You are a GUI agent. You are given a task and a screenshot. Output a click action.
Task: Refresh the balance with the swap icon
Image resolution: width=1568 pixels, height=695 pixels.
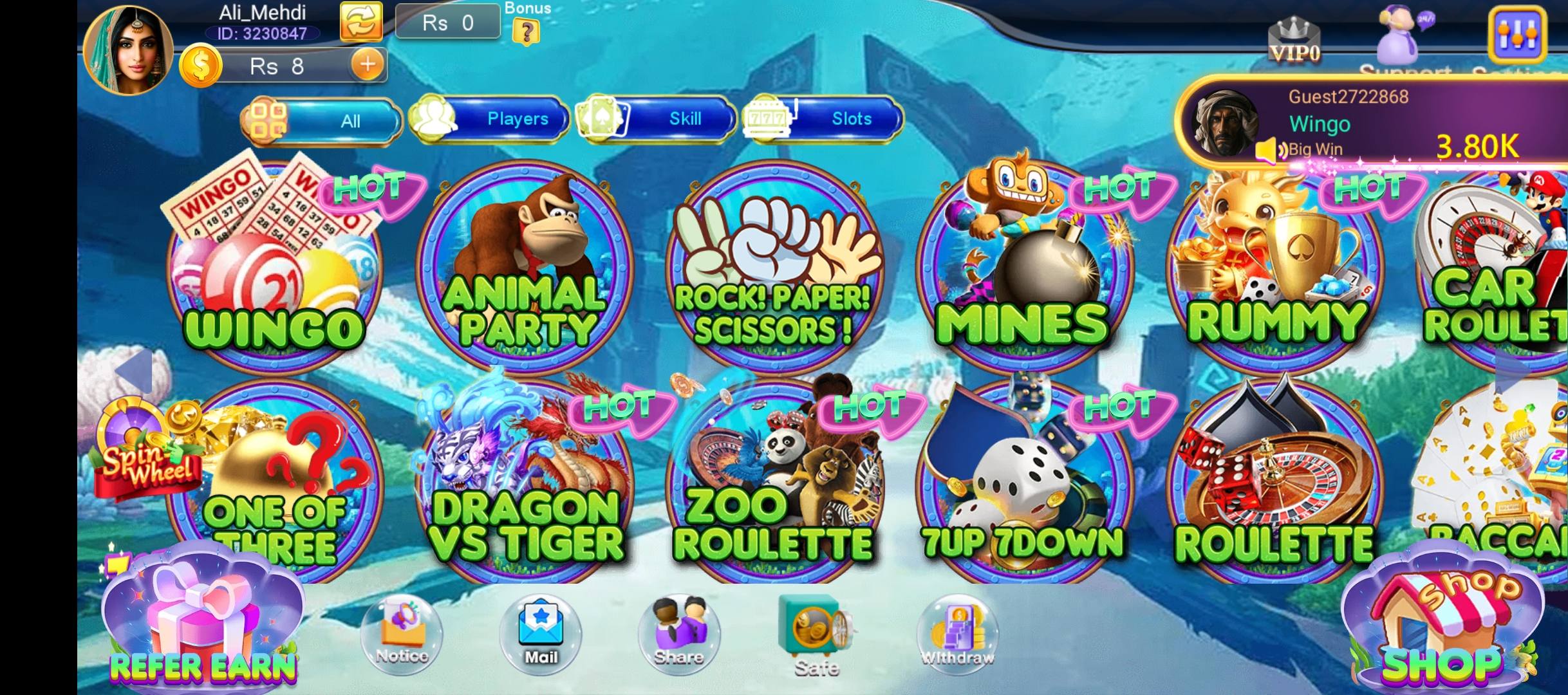[x=362, y=21]
